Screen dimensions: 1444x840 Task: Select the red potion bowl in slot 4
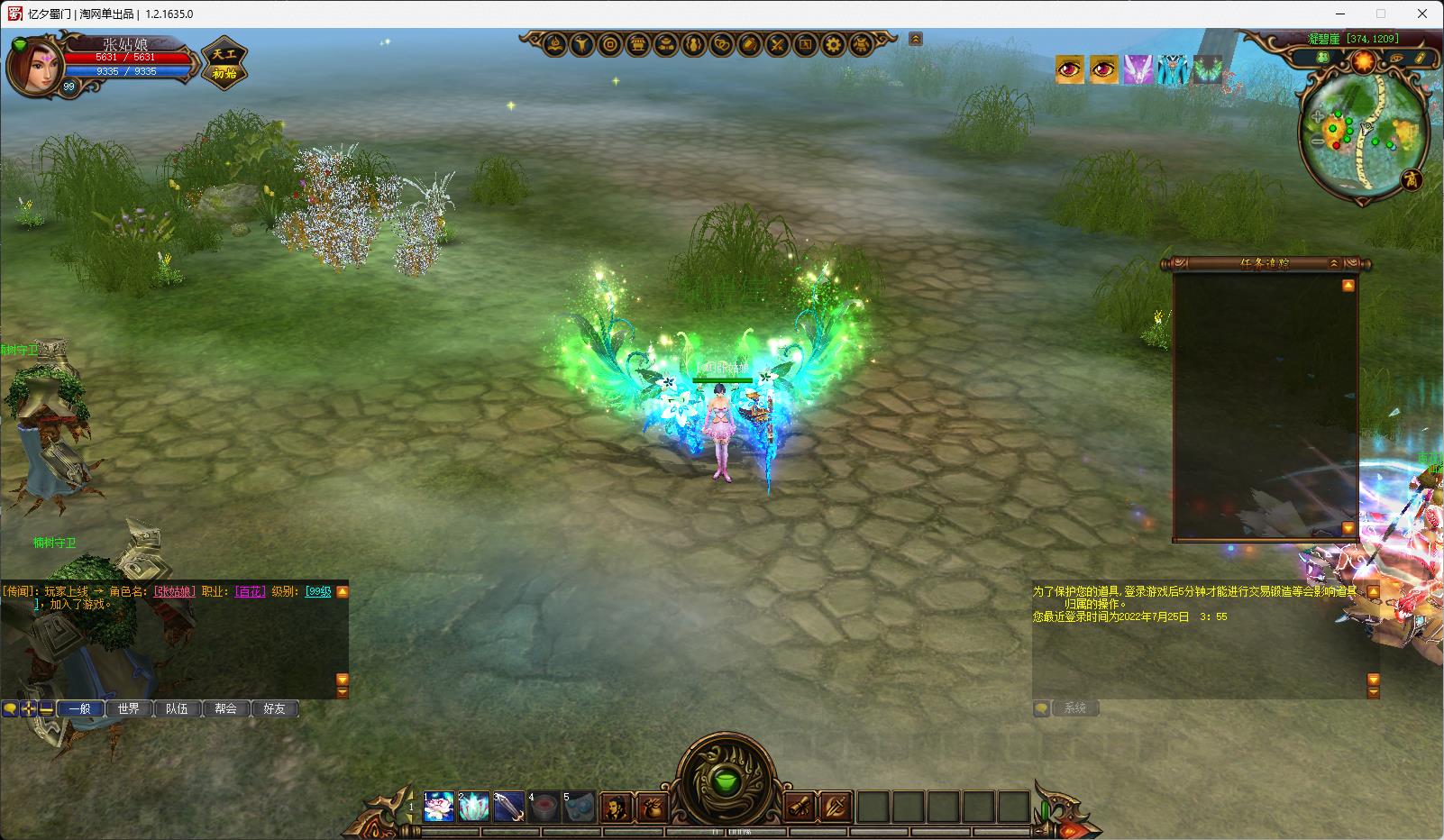pos(544,807)
